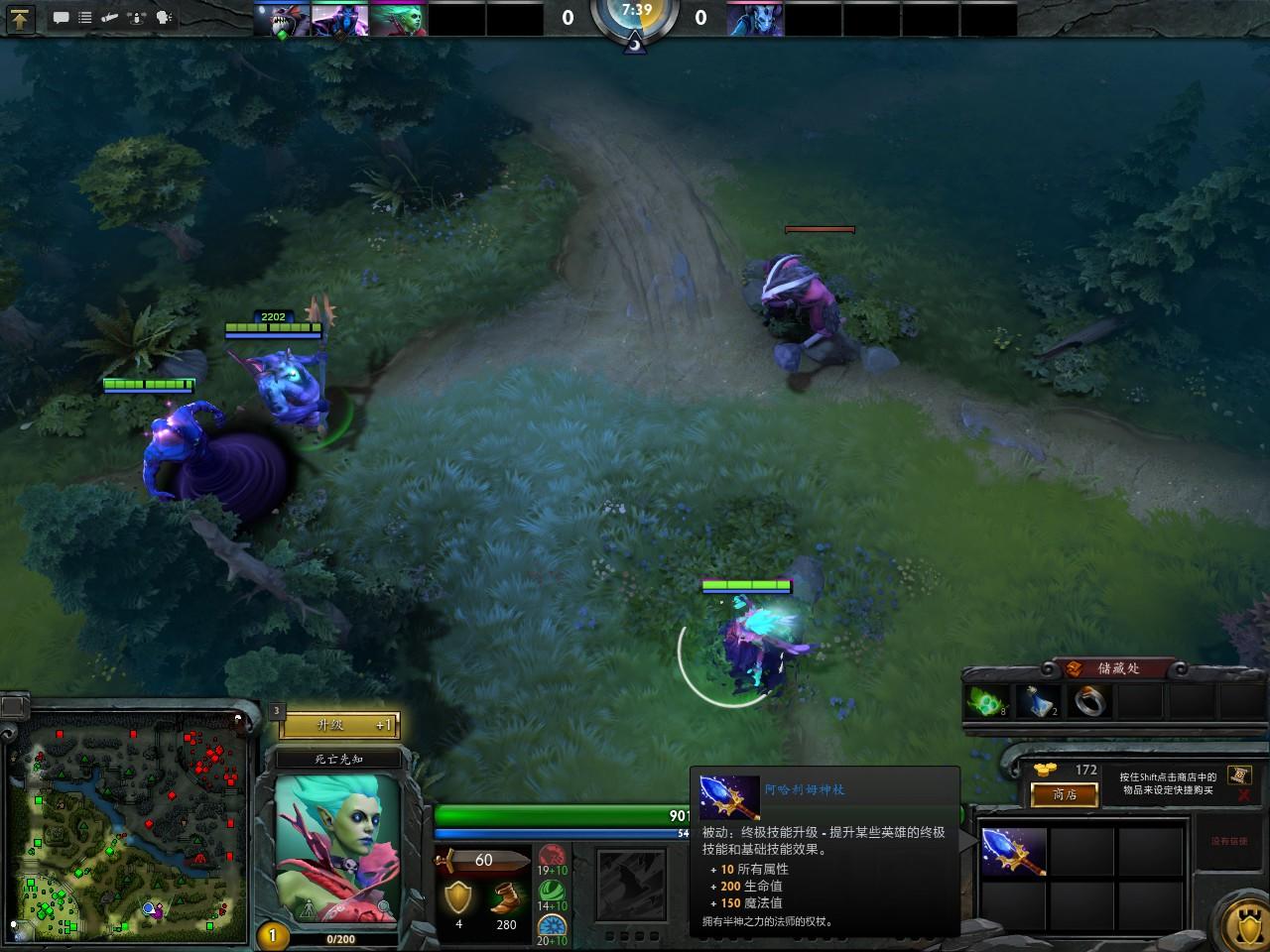Select the green Tango item in stash
Viewport: 1270px width, 952px height.
click(987, 702)
